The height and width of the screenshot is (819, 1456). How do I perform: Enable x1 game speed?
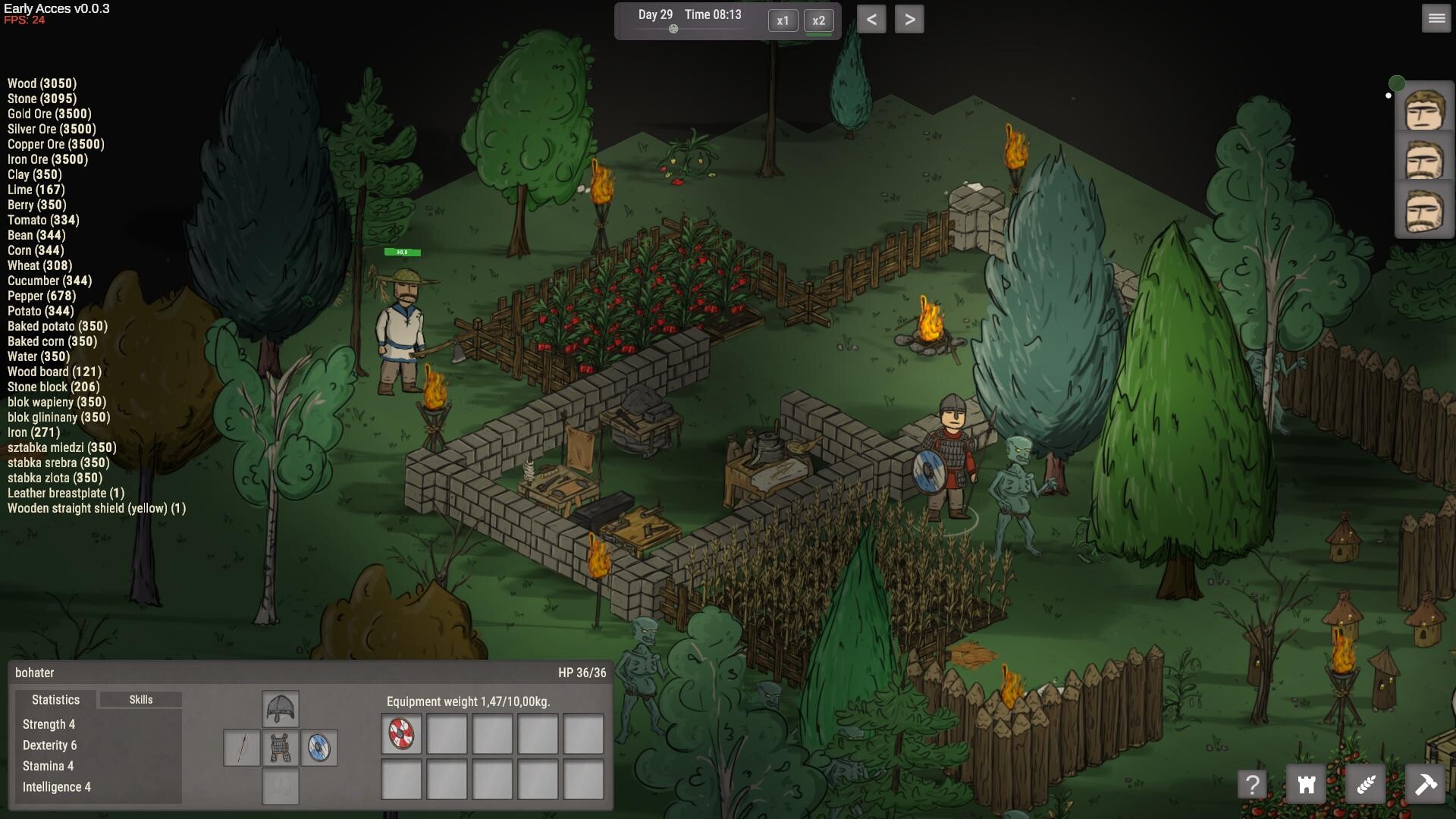point(783,20)
